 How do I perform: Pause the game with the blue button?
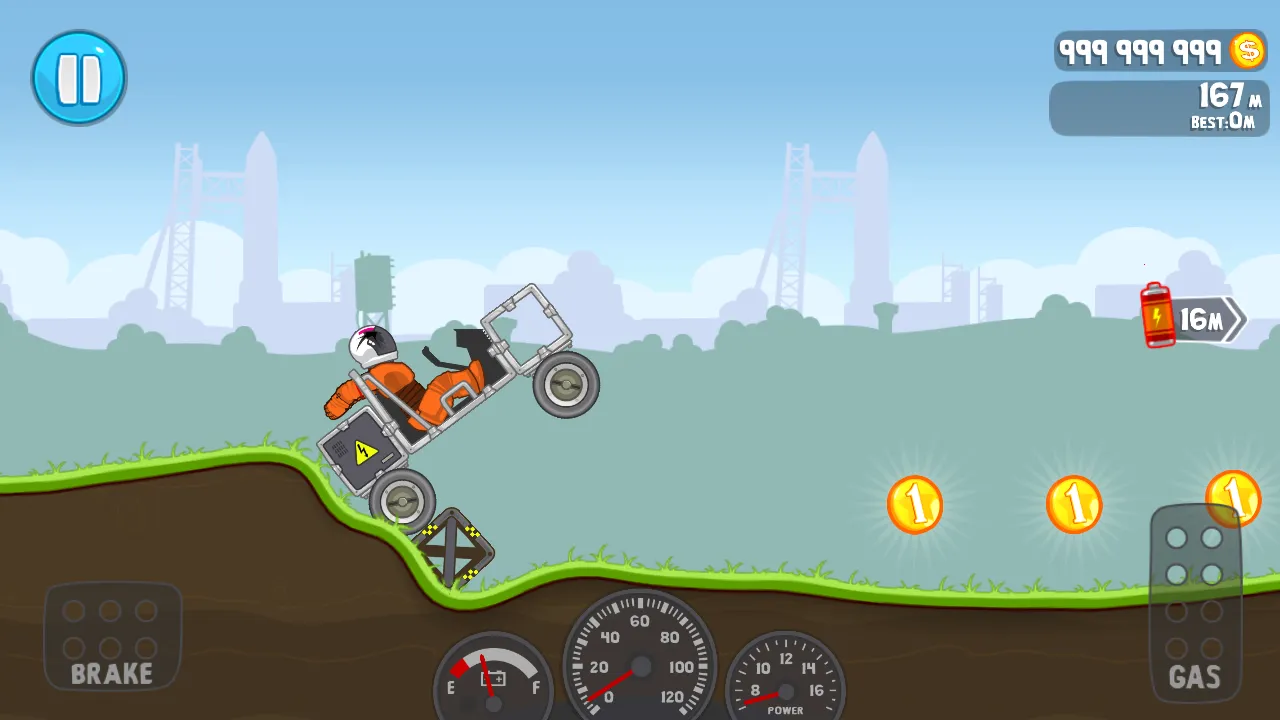coord(79,78)
